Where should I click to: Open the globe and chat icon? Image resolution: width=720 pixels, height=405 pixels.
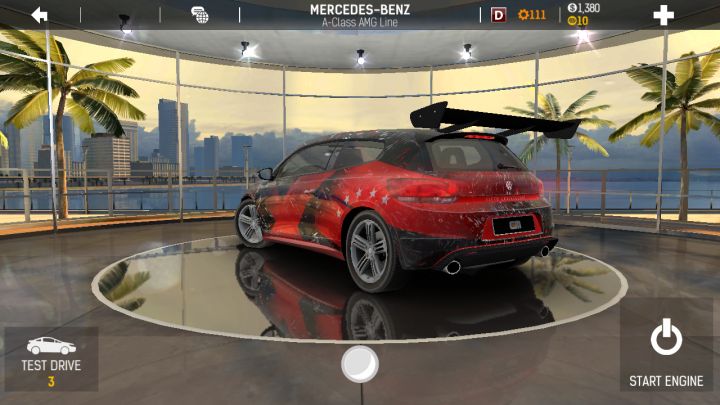(200, 14)
